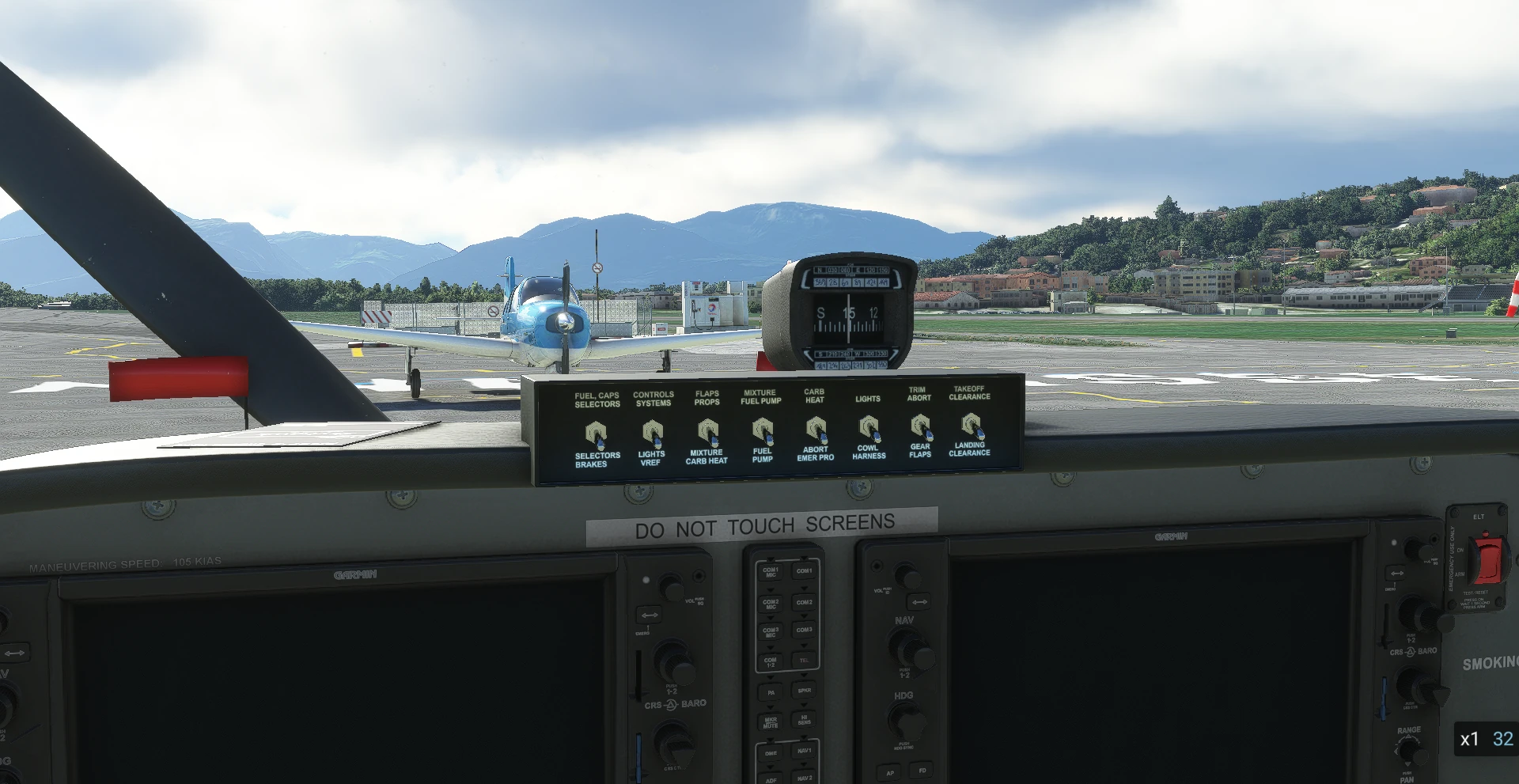The width and height of the screenshot is (1519, 784).
Task: Enable the COM3 receiver button
Action: pyautogui.click(x=804, y=631)
